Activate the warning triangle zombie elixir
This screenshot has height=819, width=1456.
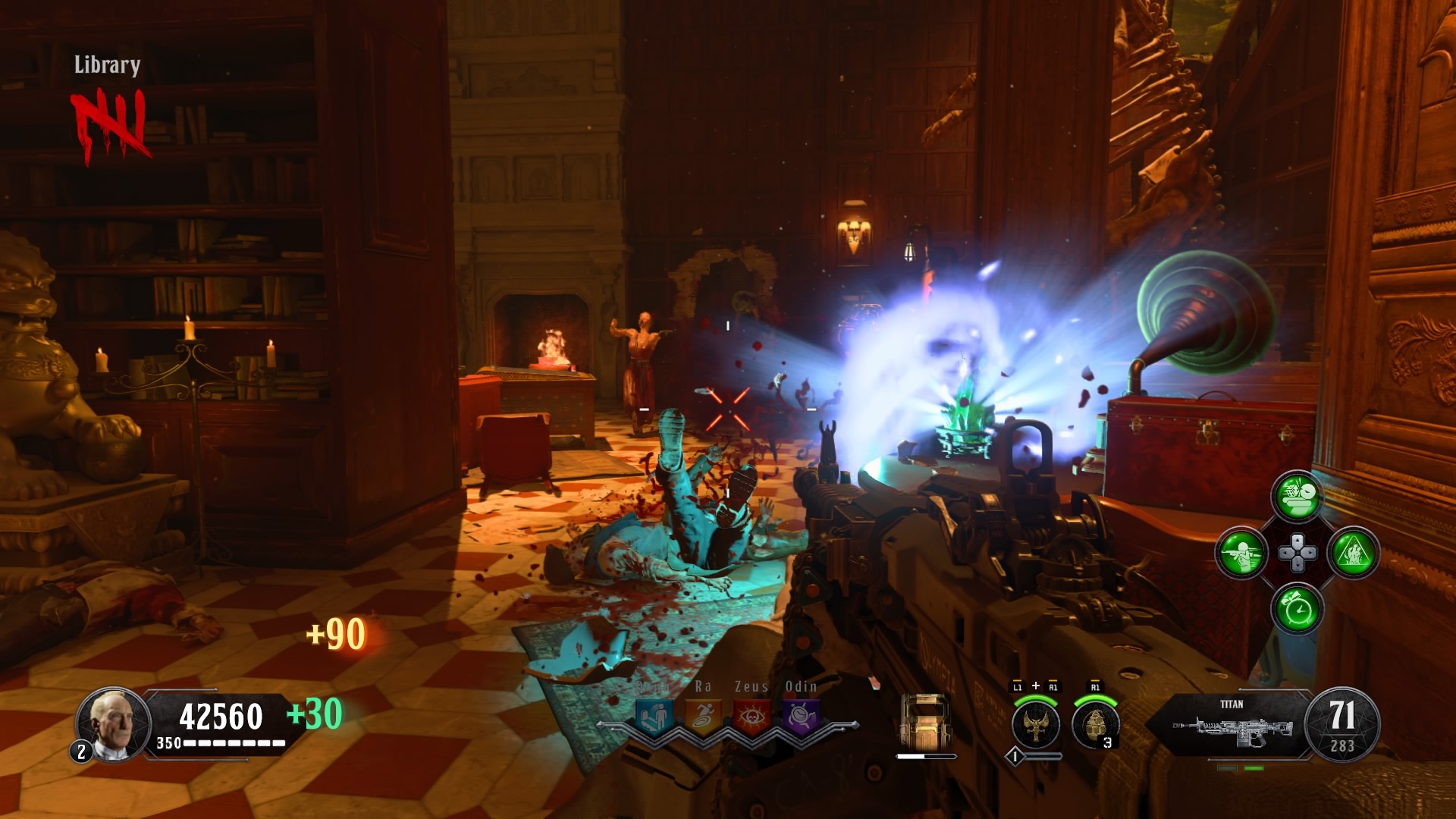(1353, 553)
